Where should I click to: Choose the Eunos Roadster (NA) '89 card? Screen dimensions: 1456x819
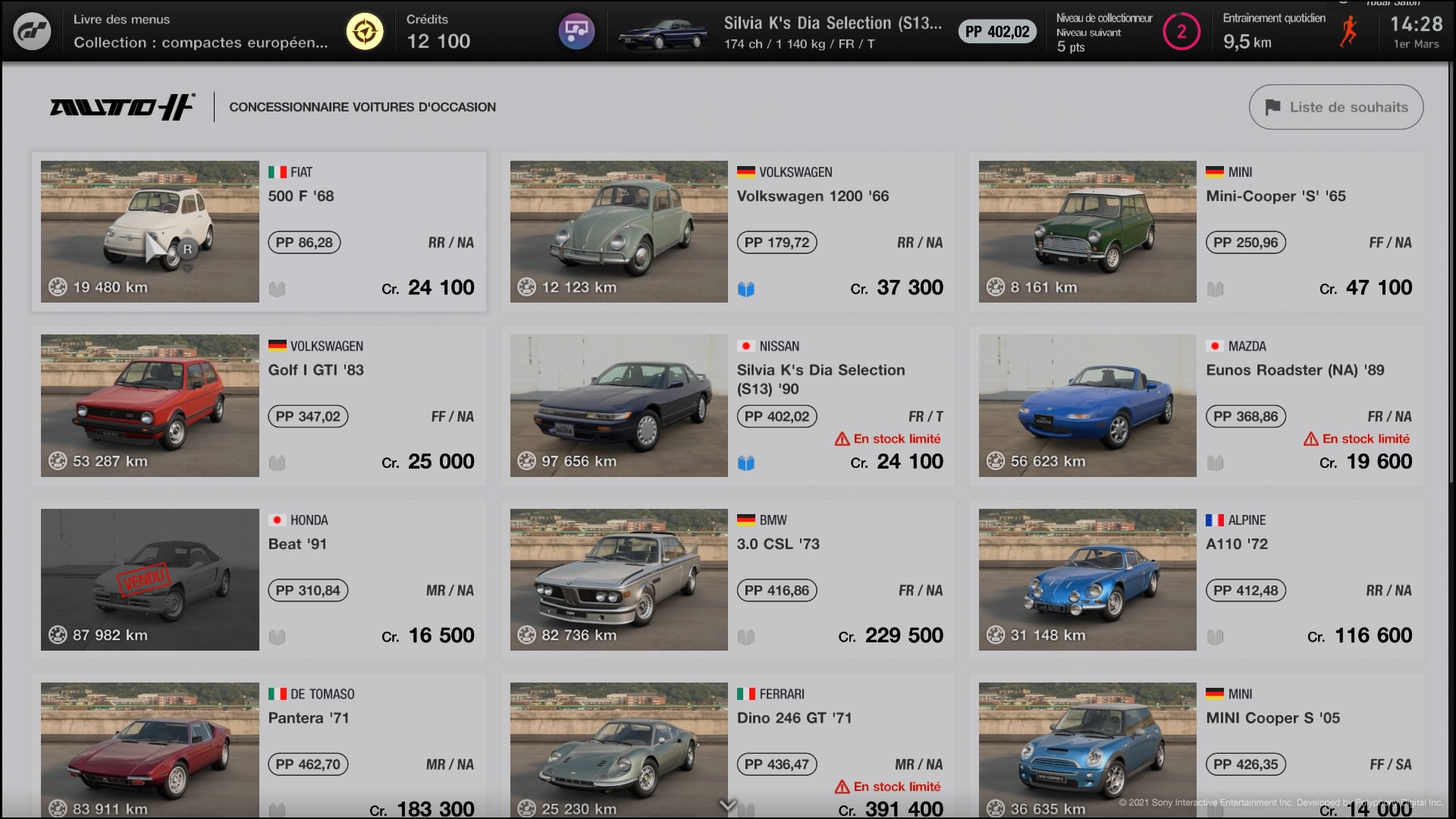point(1196,406)
